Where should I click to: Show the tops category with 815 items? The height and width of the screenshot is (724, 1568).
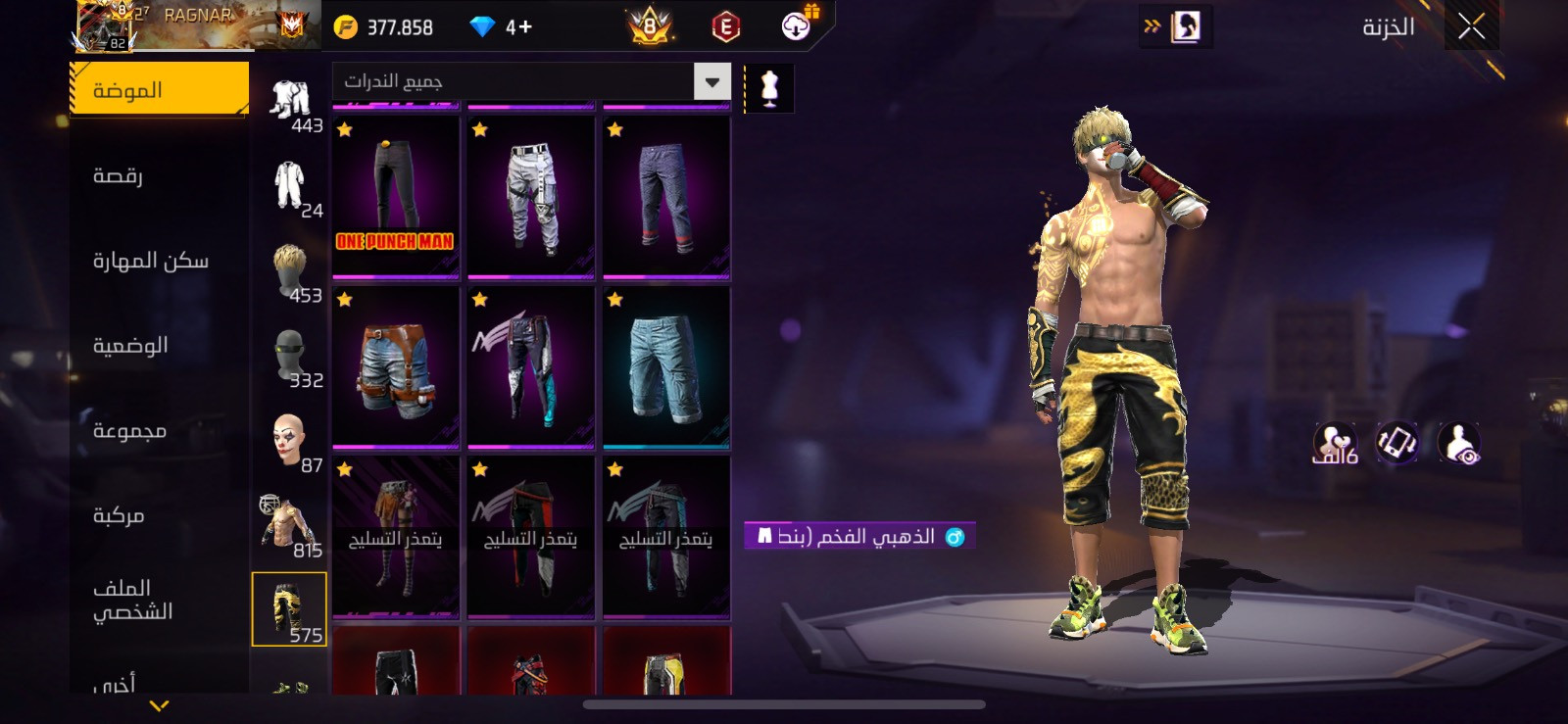[x=289, y=526]
